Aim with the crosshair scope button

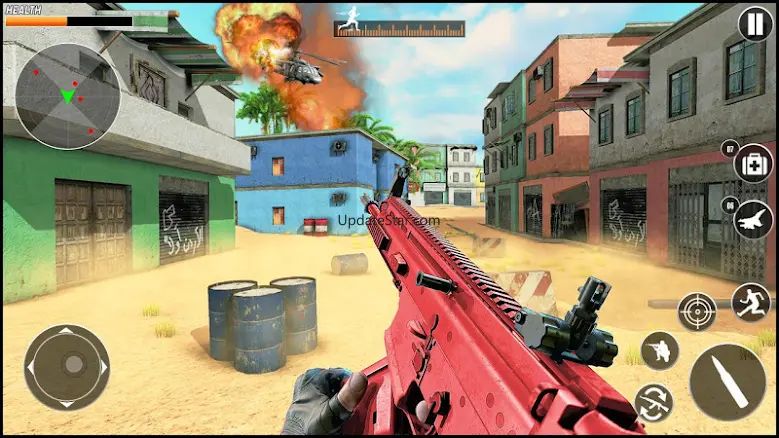pos(696,312)
